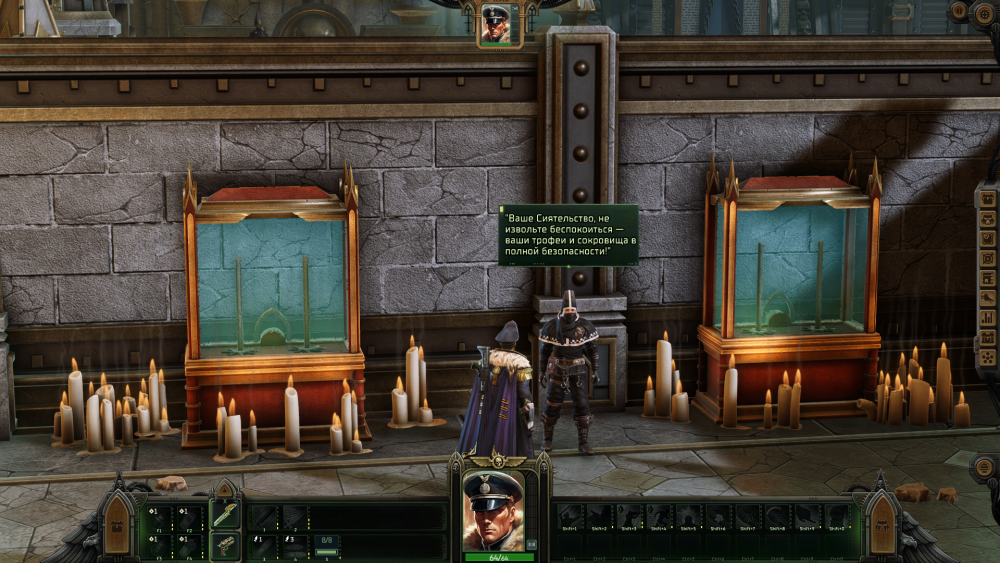Image resolution: width=1000 pixels, height=563 pixels.
Task: Use the F4 quick slot item
Action: (189, 545)
